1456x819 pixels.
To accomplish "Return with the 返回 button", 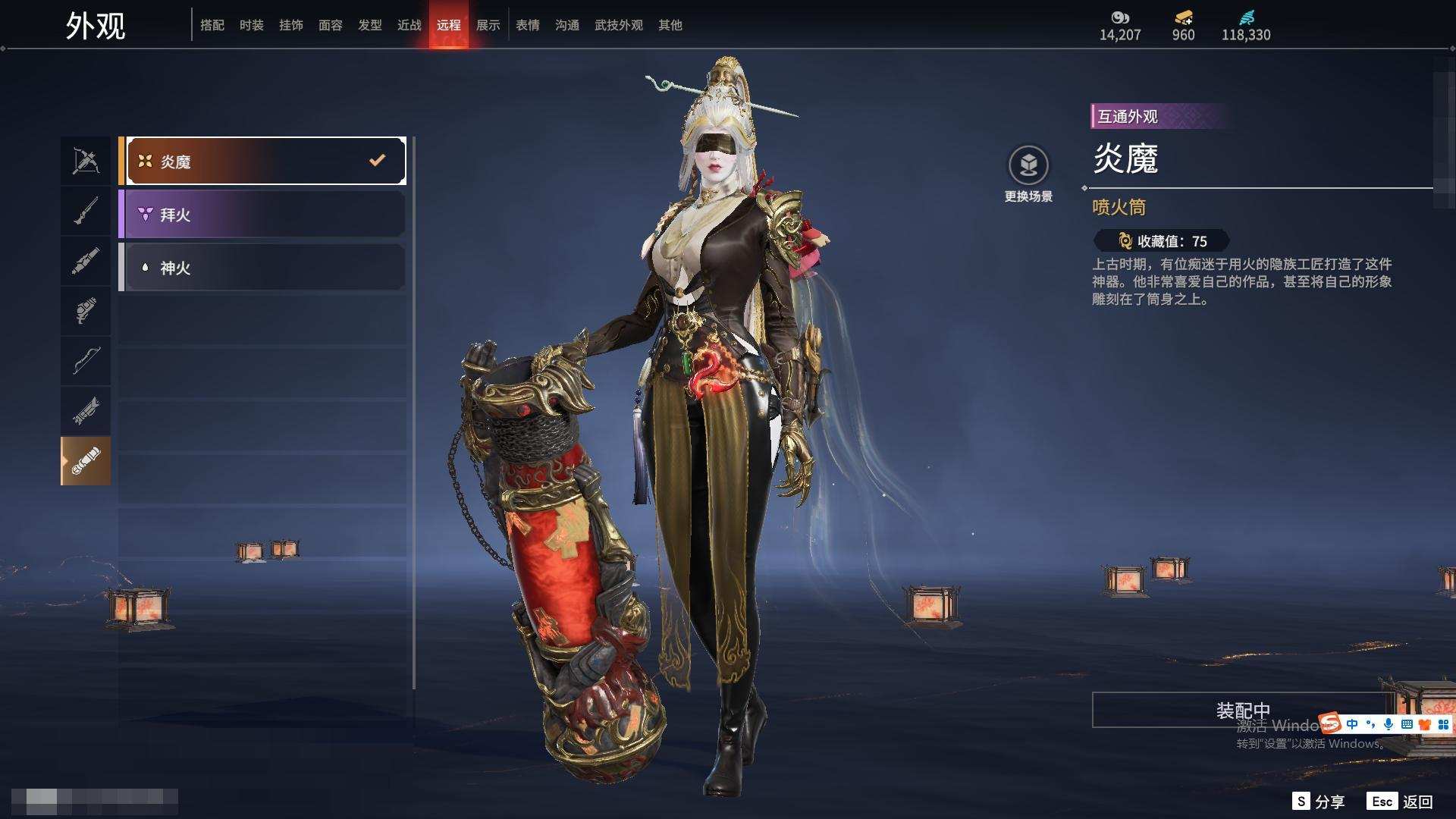I will pyautogui.click(x=1401, y=802).
